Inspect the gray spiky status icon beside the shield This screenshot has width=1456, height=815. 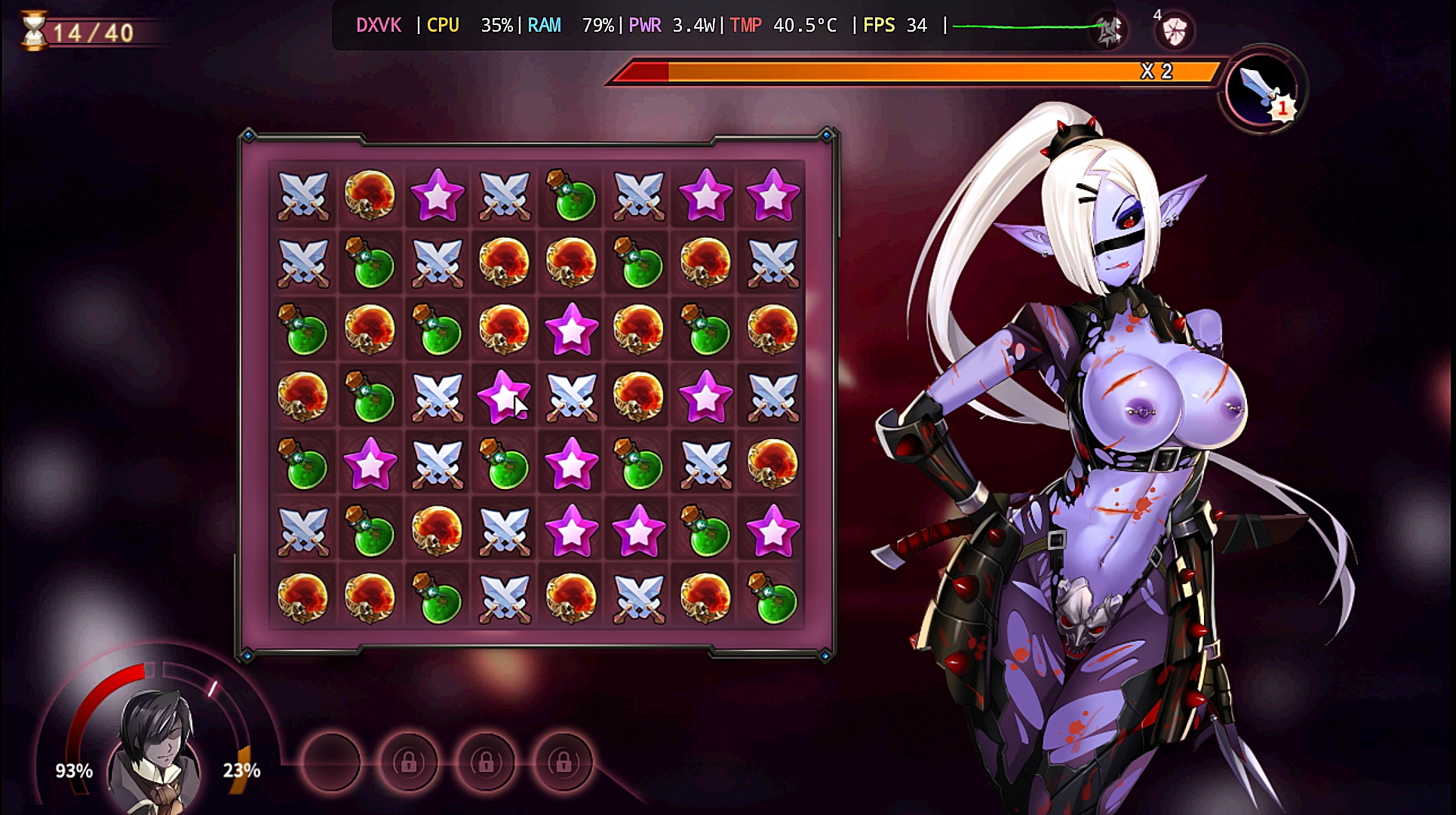[x=1108, y=31]
